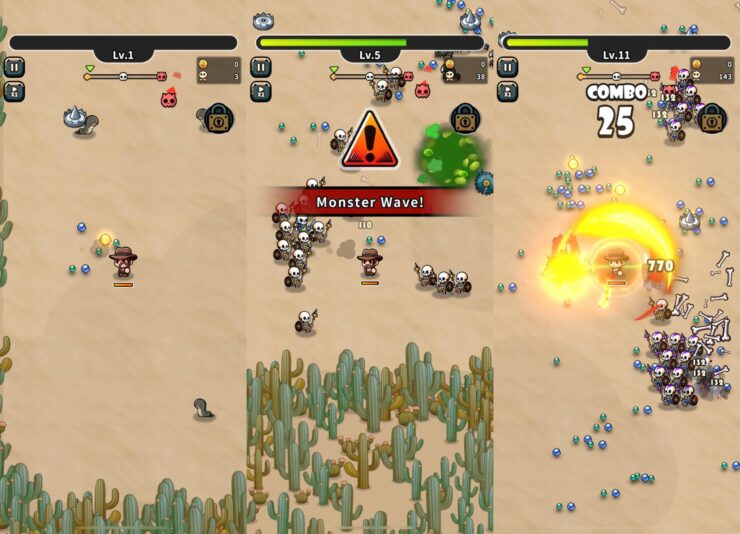Change X1 game speed in the Lv.5 screen

(261, 91)
